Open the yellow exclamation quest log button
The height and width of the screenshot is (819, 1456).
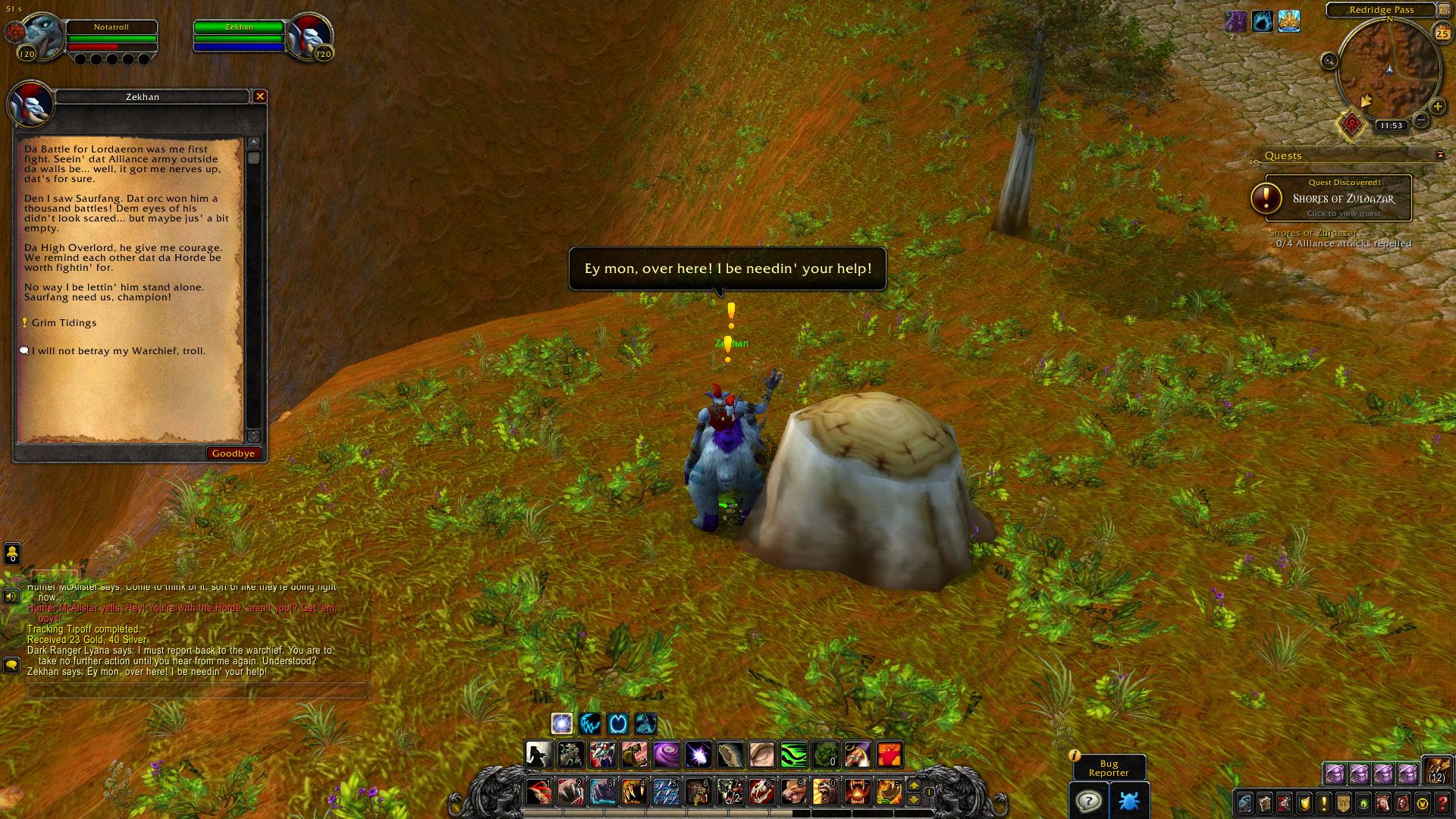[1324, 802]
